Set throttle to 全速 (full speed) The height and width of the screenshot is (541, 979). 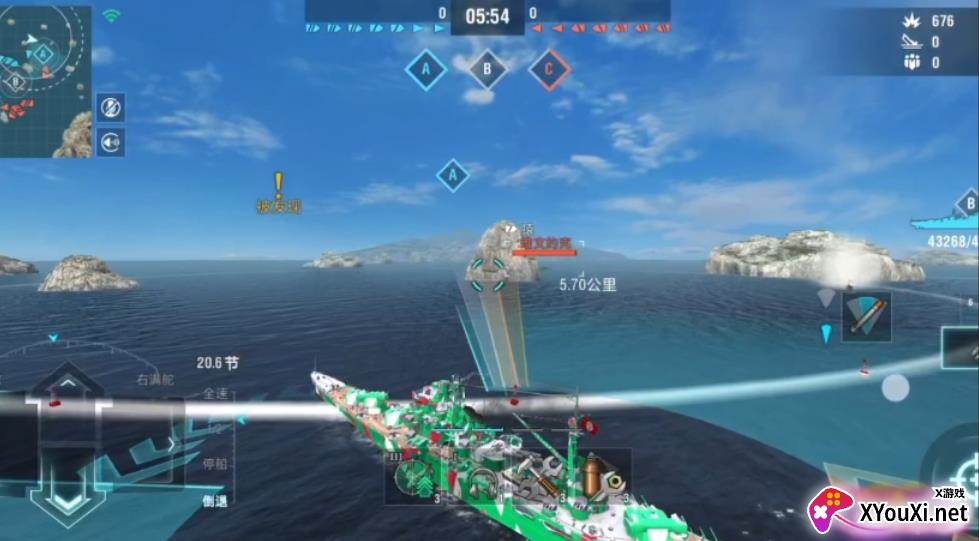215,393
